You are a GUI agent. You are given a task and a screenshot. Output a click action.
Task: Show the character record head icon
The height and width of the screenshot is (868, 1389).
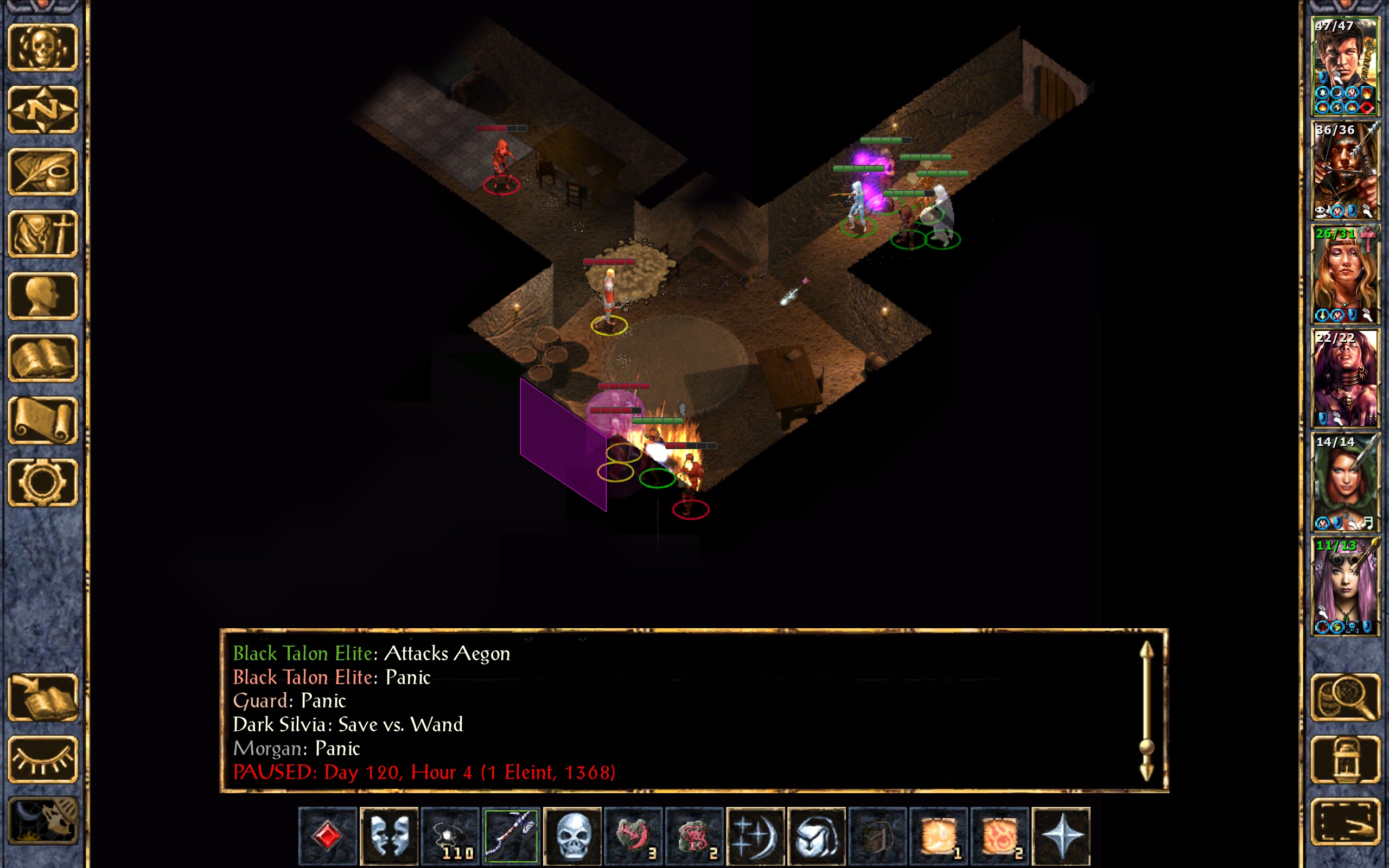(42, 296)
